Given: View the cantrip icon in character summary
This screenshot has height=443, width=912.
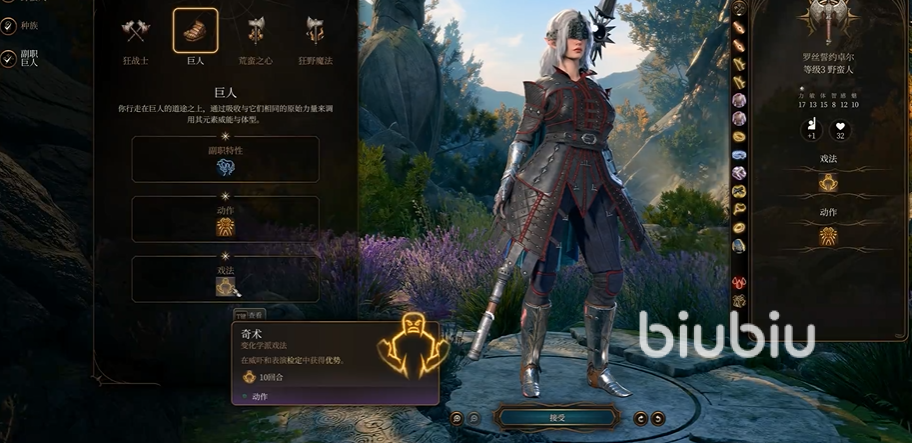Looking at the screenshot, I should (828, 183).
